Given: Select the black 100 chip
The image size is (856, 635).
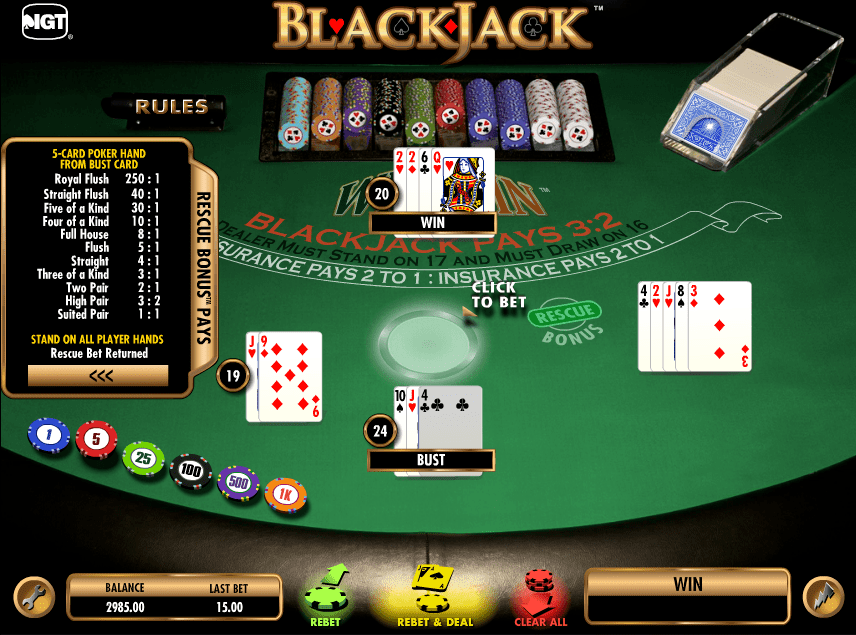Looking at the screenshot, I should point(190,470).
